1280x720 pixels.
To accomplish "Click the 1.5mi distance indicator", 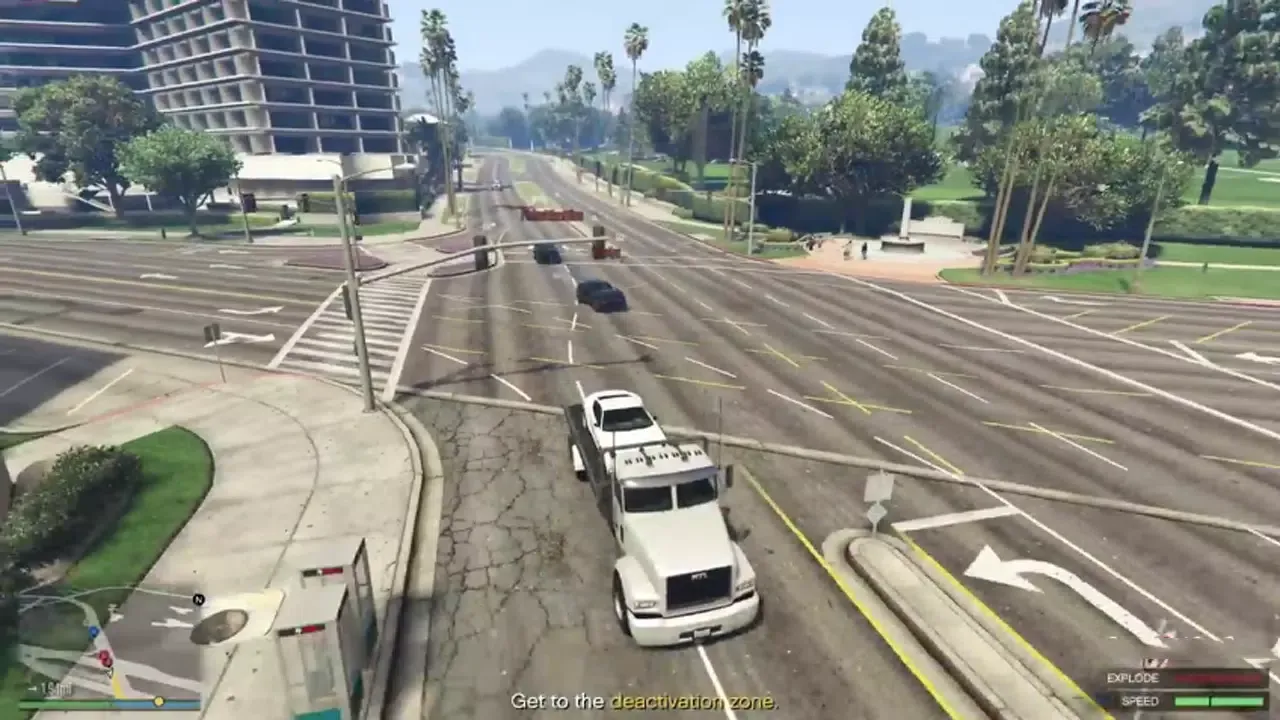I will point(55,687).
